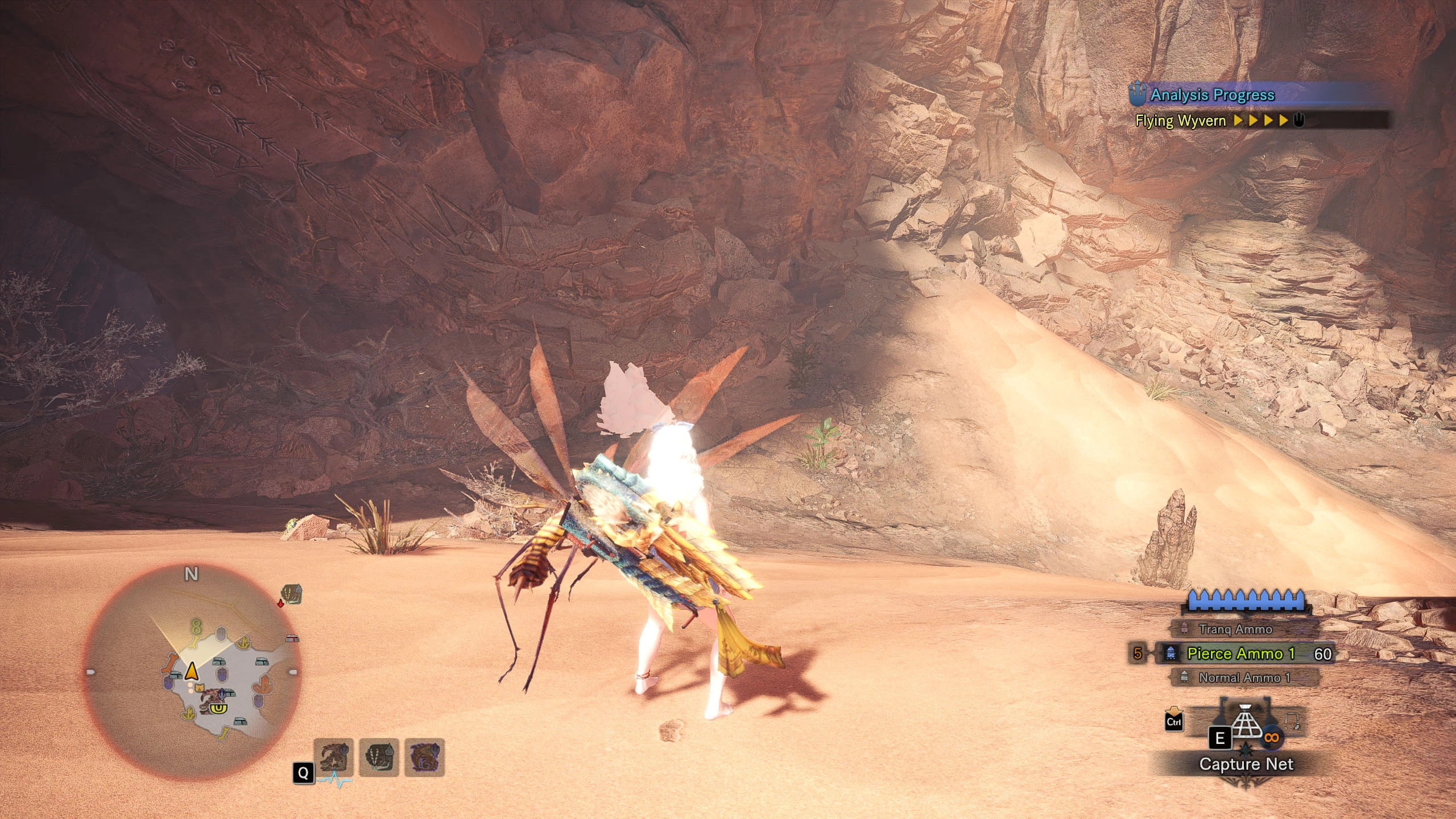The height and width of the screenshot is (819, 1456).
Task: Select the purple-outlined monster icon in the target bar
Action: (424, 757)
